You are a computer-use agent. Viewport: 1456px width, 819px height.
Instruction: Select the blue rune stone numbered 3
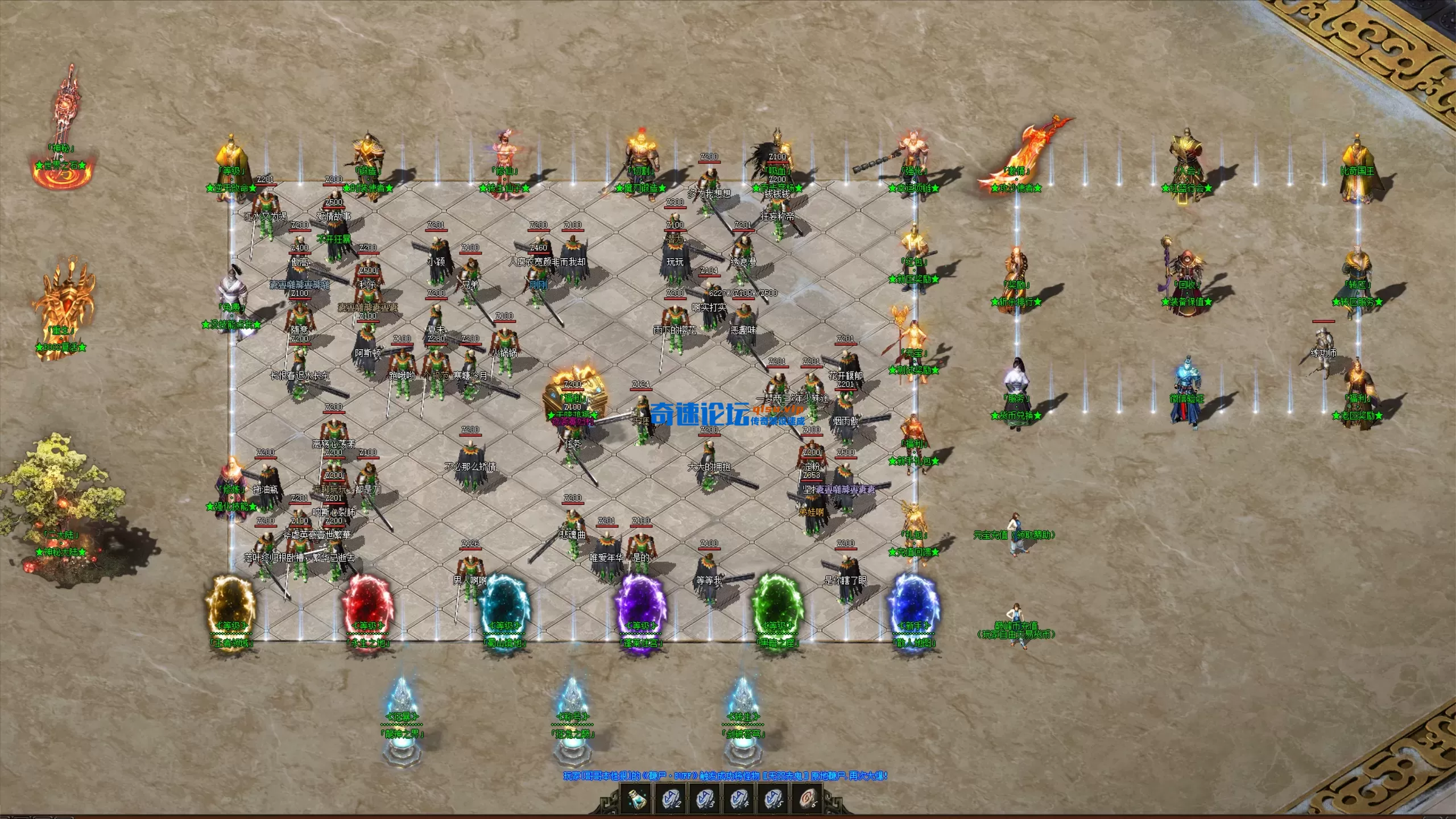[x=705, y=799]
